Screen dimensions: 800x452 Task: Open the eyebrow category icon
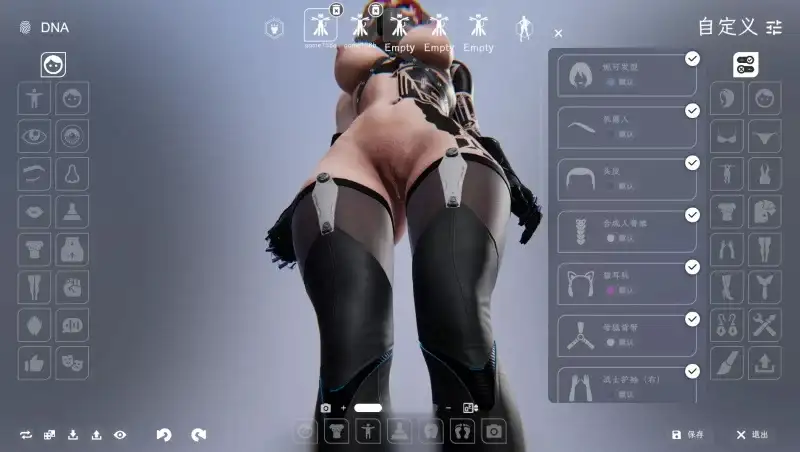[34, 174]
